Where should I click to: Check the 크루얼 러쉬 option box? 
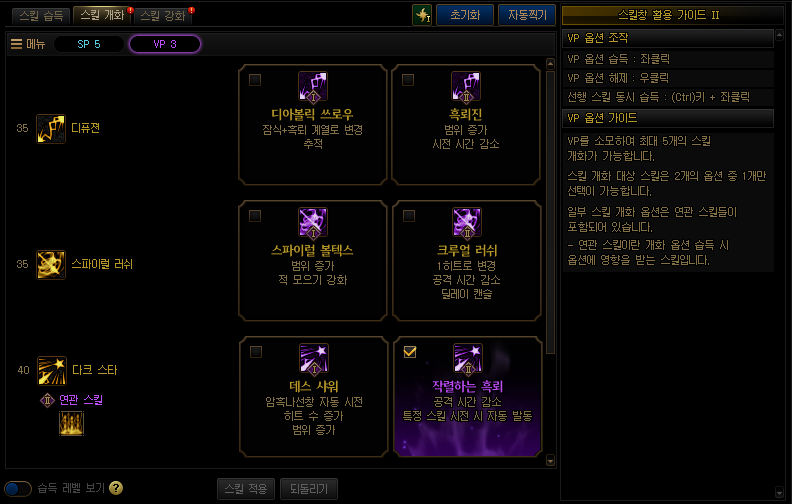409,215
